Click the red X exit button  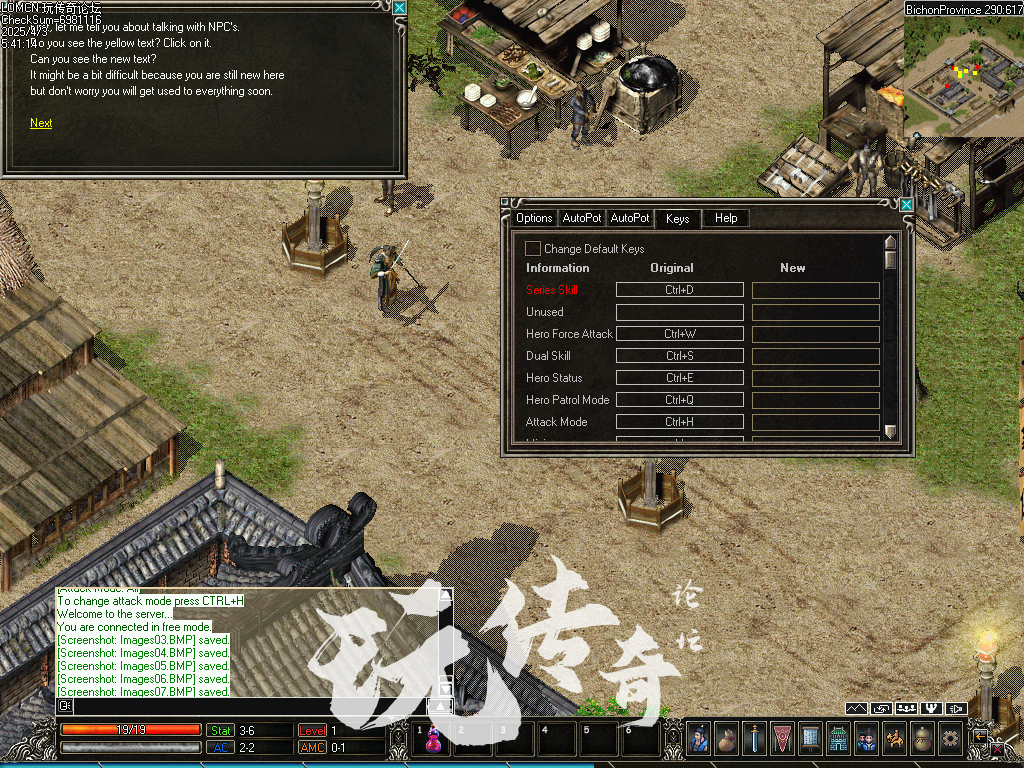tap(997, 748)
